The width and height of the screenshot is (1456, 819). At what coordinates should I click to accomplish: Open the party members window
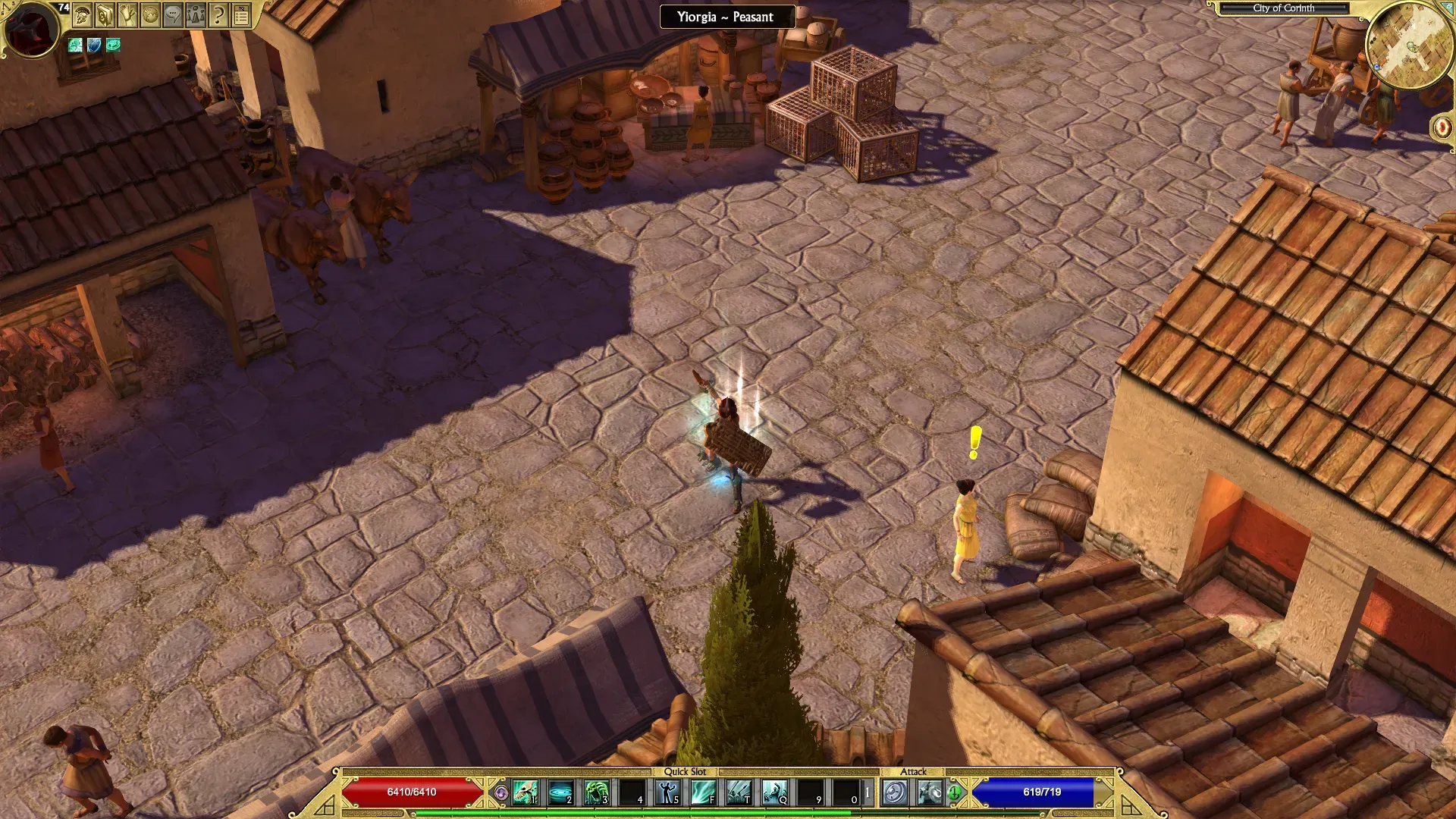point(196,14)
